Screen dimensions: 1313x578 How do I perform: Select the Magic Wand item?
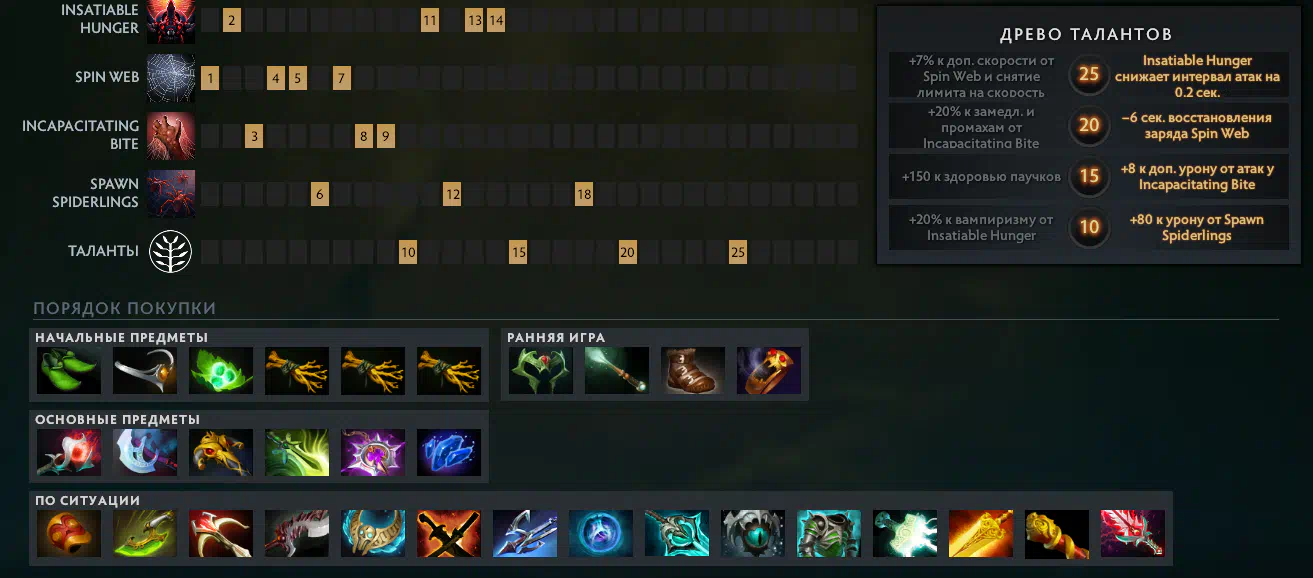(617, 371)
